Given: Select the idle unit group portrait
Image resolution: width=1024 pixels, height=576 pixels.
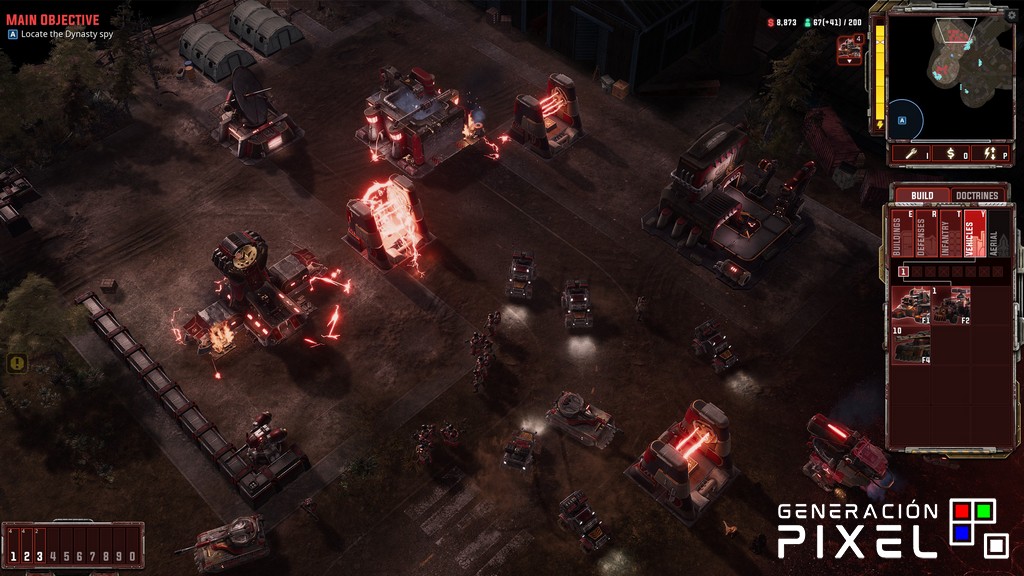Looking at the screenshot, I should (850, 48).
